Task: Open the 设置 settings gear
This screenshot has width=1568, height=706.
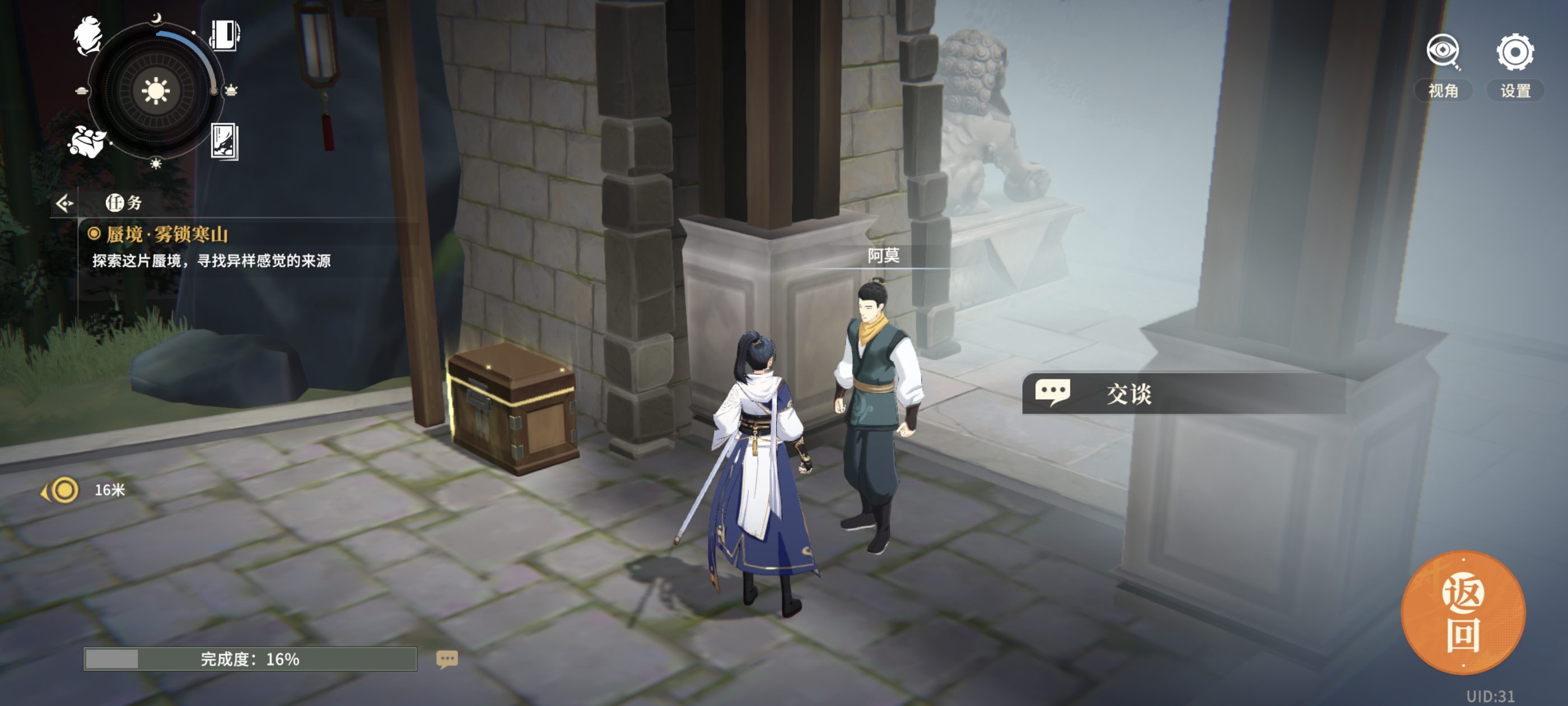Action: (1514, 53)
